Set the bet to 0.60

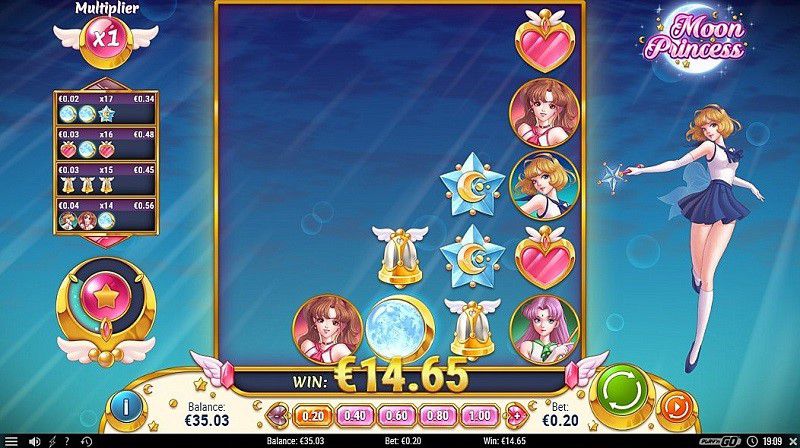(x=395, y=416)
